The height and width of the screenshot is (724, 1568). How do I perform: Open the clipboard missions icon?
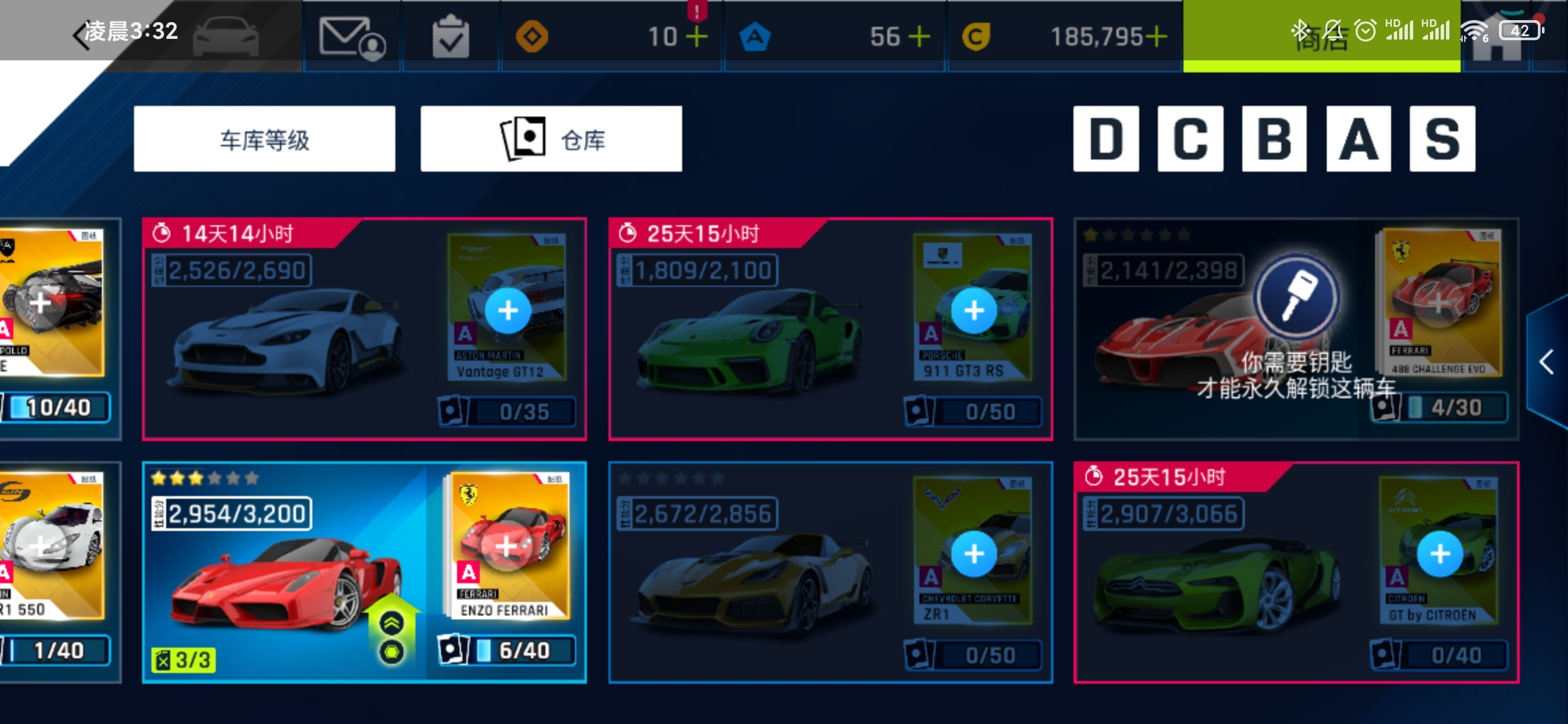tap(450, 38)
